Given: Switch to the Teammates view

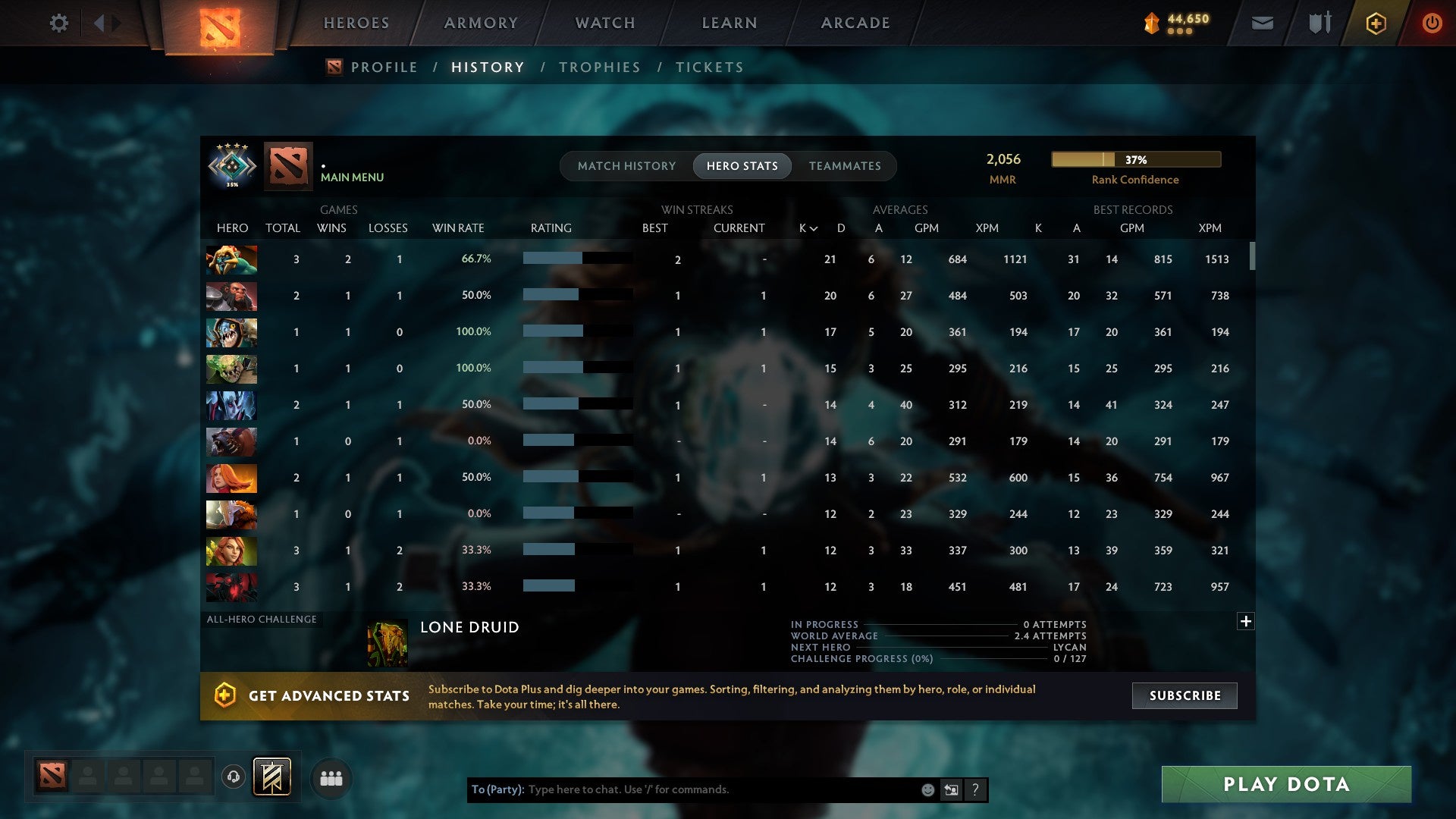Looking at the screenshot, I should 844,165.
